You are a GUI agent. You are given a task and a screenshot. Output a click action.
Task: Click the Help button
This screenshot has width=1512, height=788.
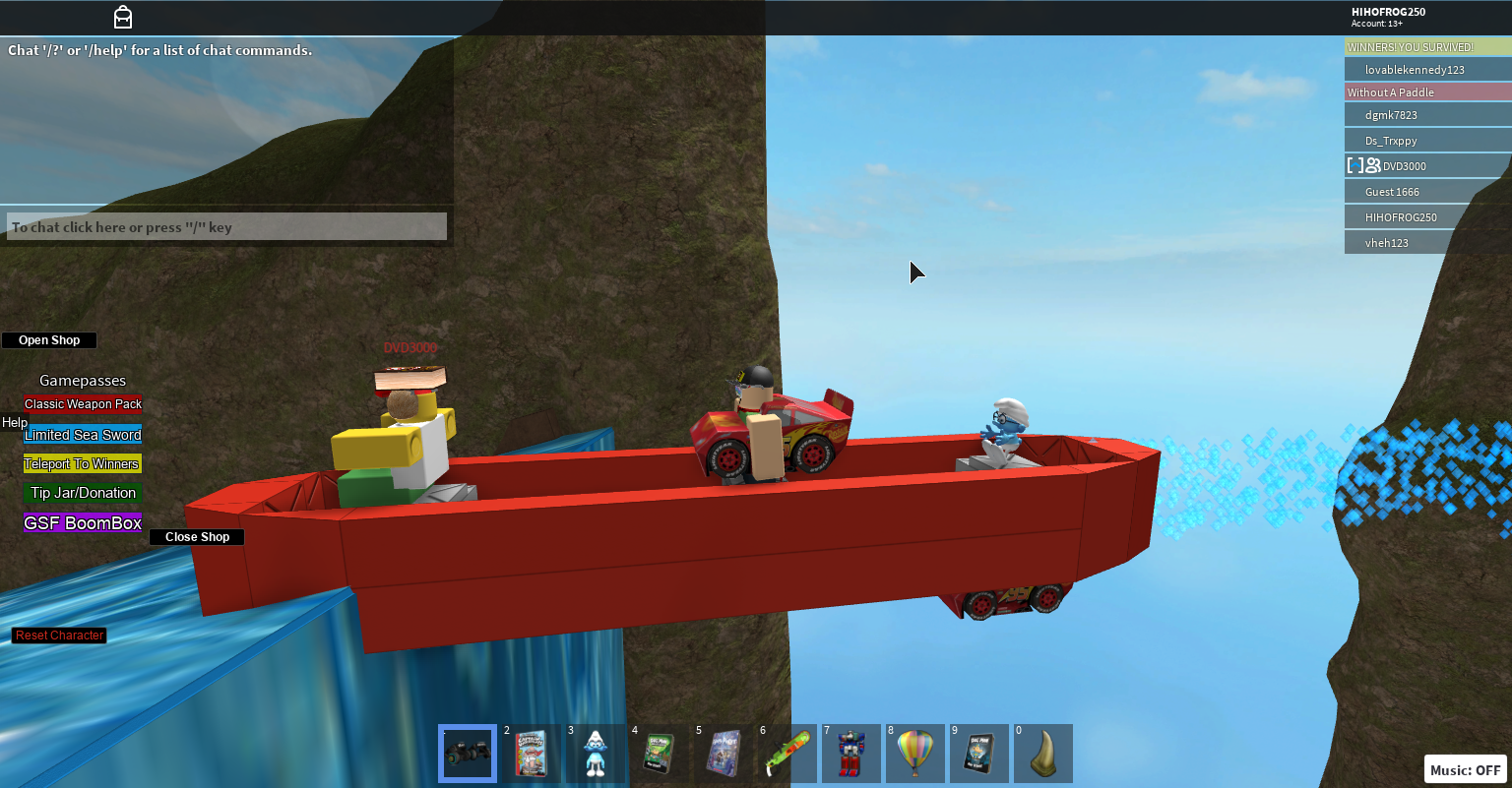(x=15, y=423)
